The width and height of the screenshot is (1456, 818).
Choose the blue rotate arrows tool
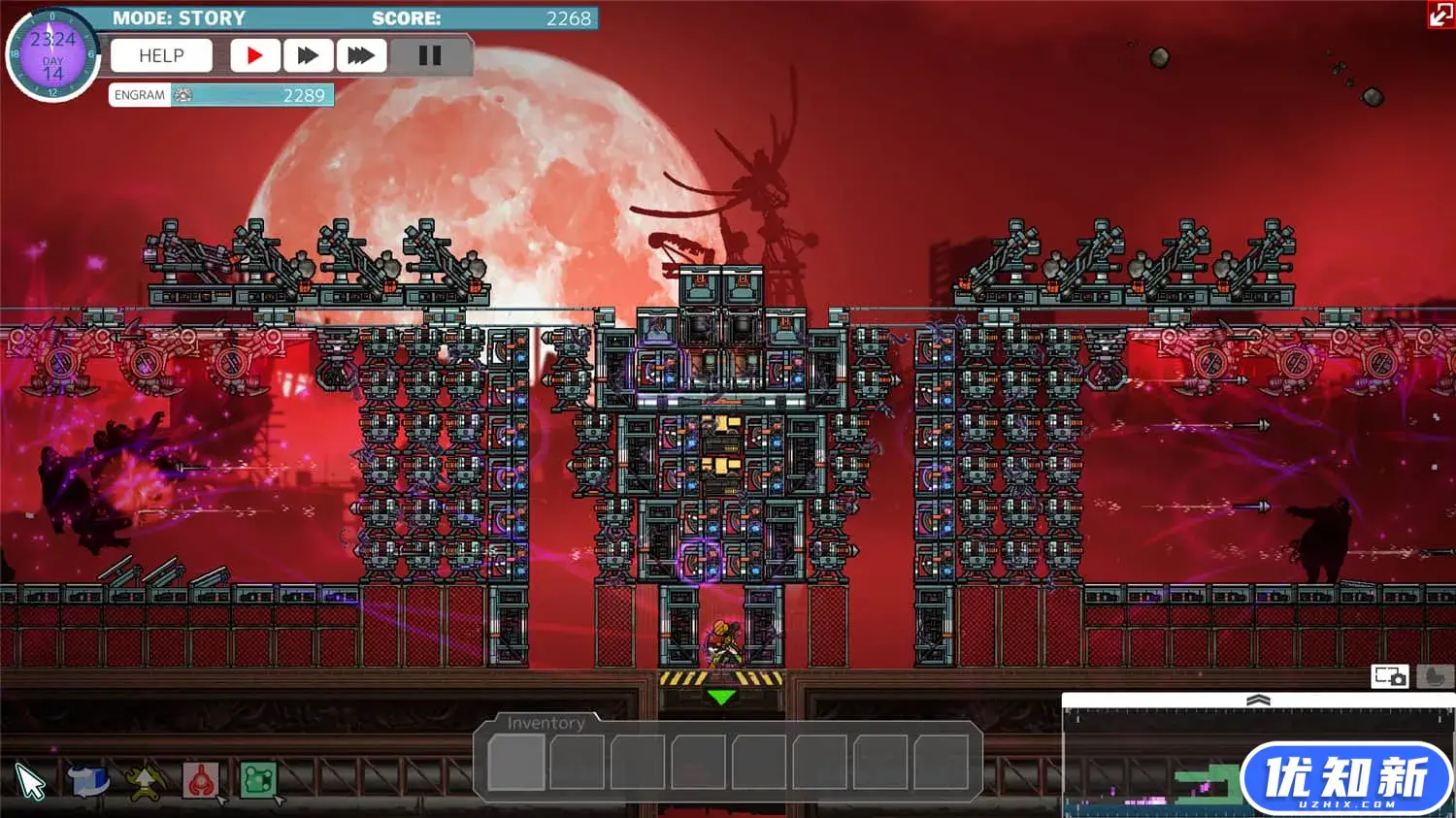coord(88,780)
